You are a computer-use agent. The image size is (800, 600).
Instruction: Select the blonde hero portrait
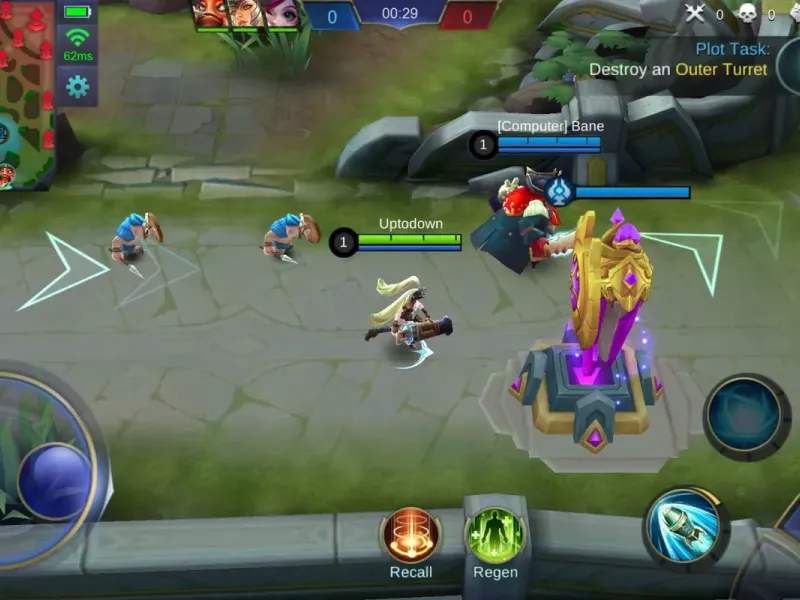coord(247,13)
